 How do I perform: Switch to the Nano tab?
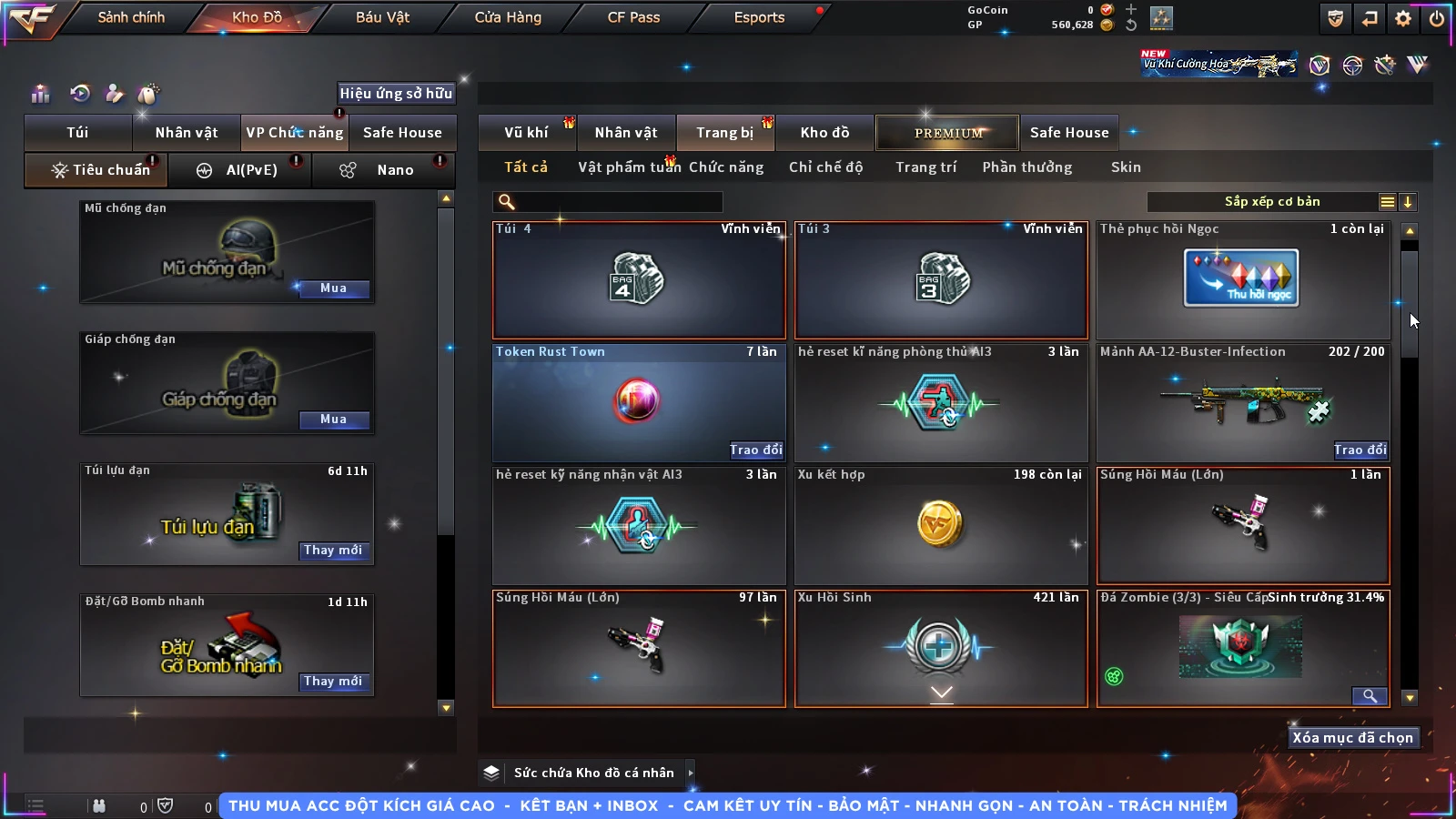pyautogui.click(x=393, y=170)
